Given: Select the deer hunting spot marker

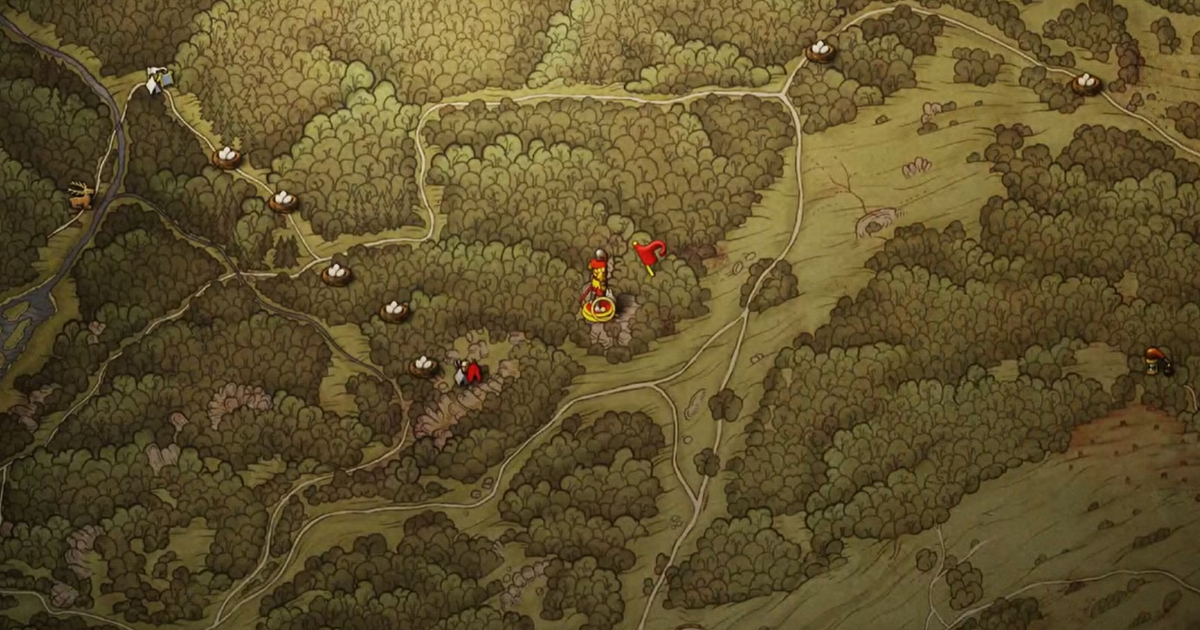Looking at the screenshot, I should [82, 195].
